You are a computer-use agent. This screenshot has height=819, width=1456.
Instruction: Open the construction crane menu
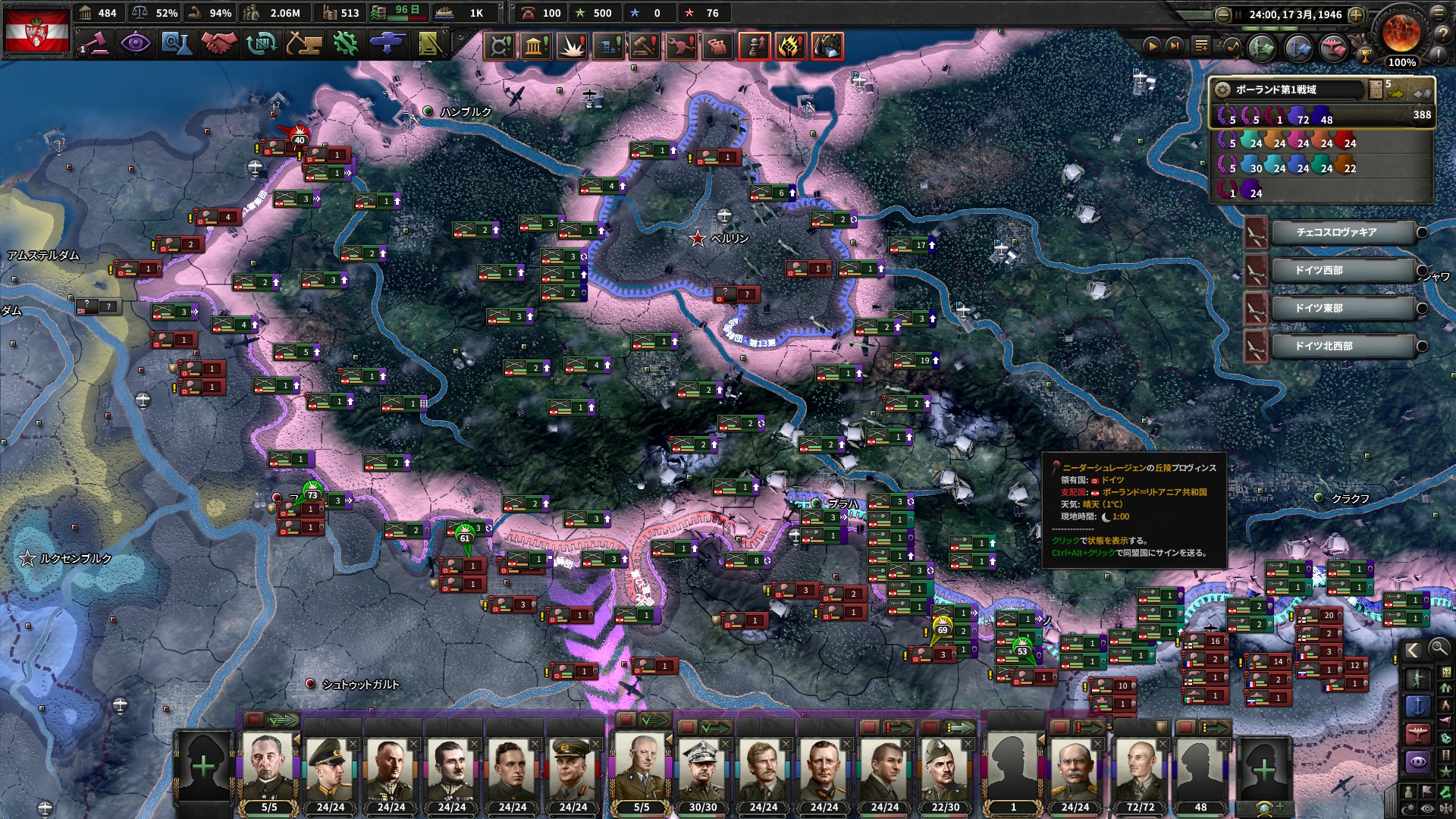303,44
